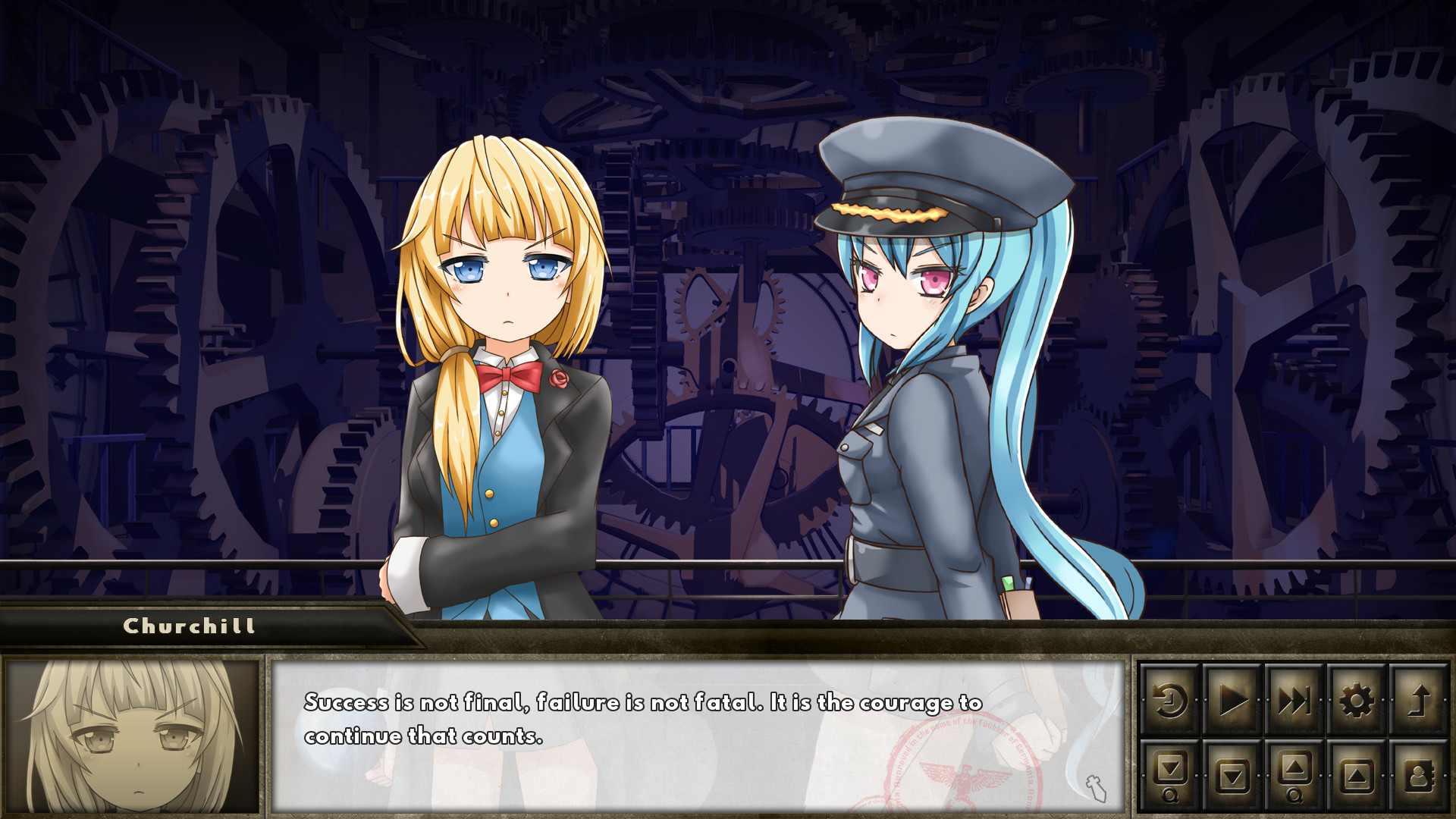Open the settings gear
The width and height of the screenshot is (1456, 819).
pos(1357,699)
